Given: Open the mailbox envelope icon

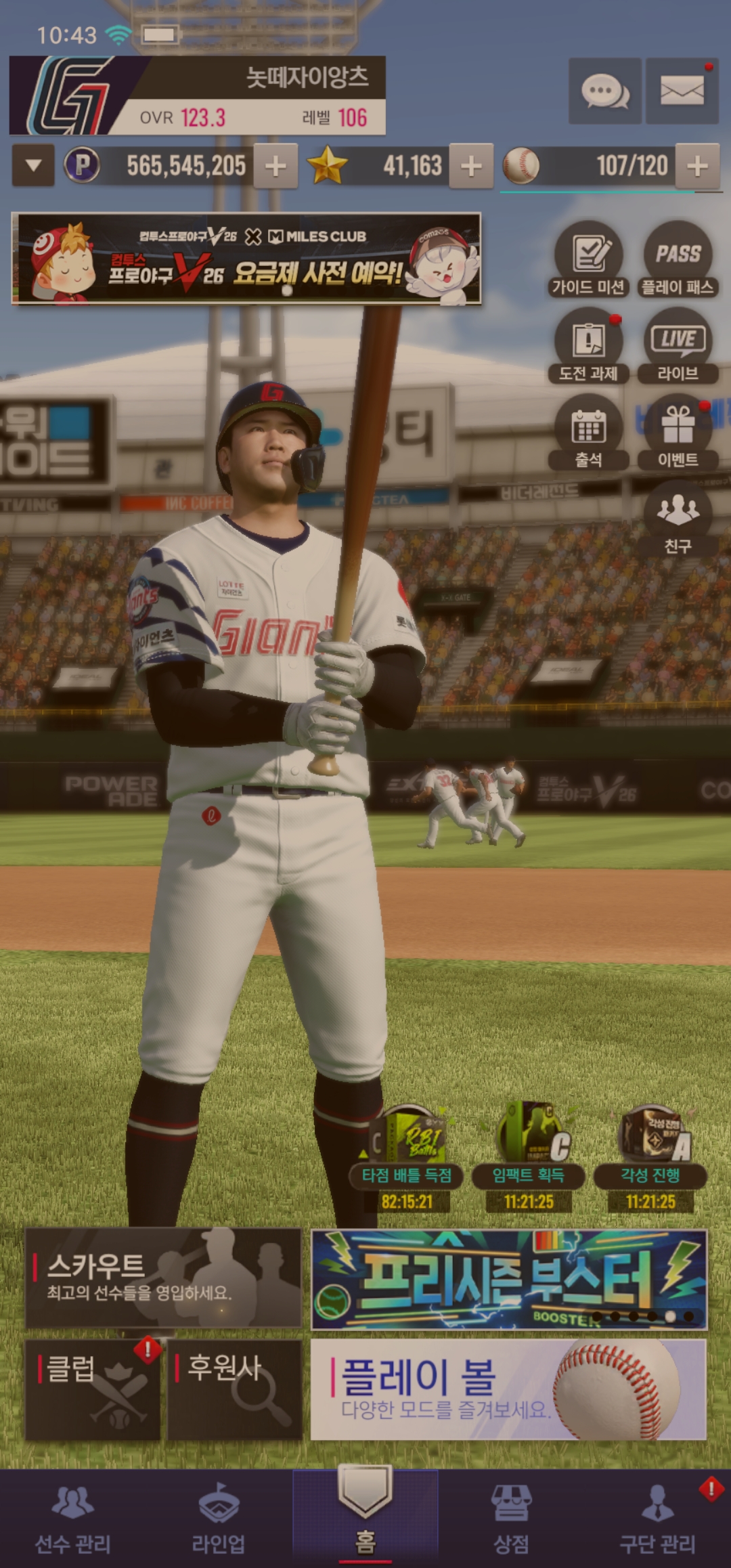Looking at the screenshot, I should pos(682,91).
